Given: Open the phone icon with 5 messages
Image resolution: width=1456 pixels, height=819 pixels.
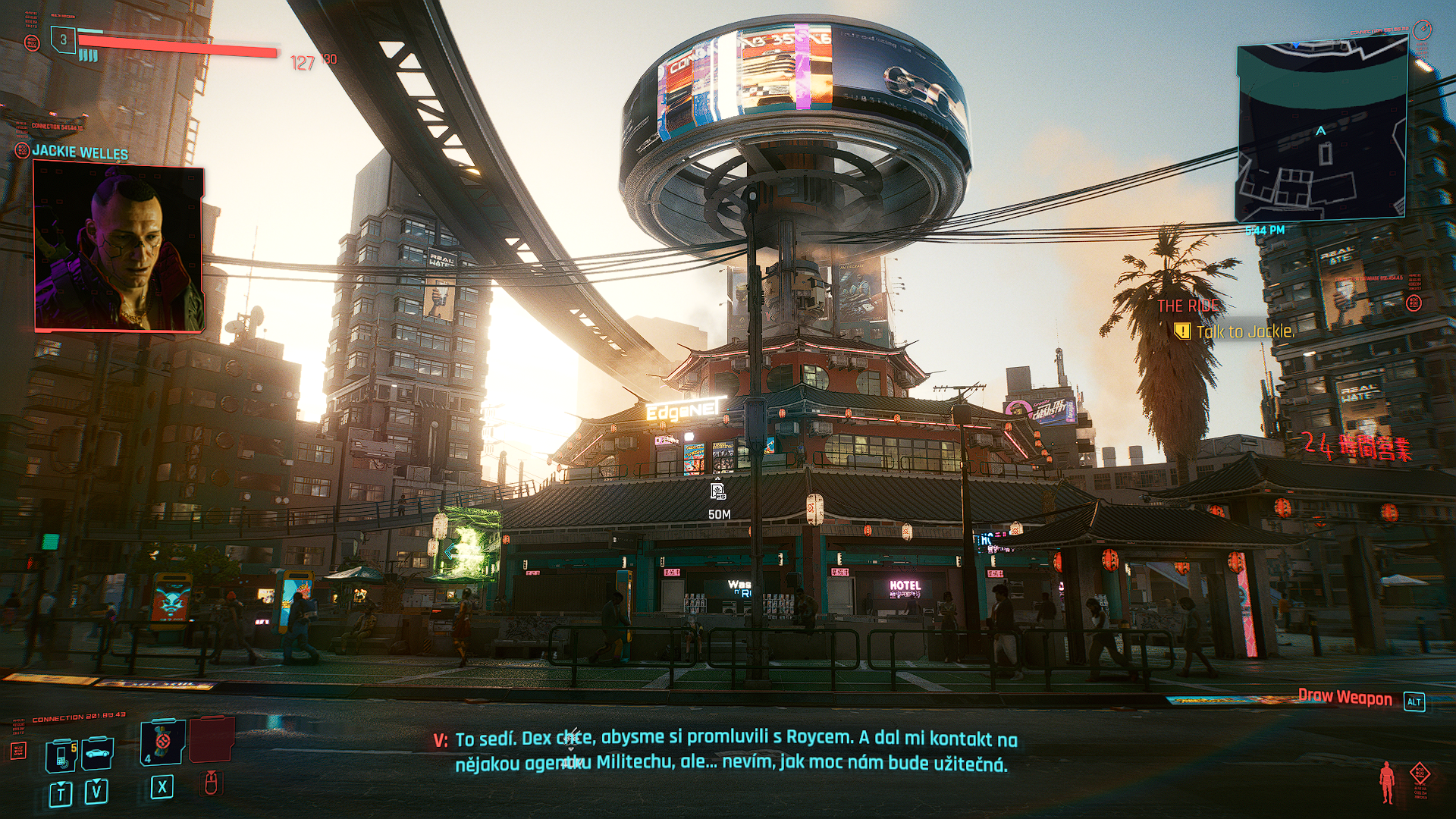Looking at the screenshot, I should pos(61,755).
